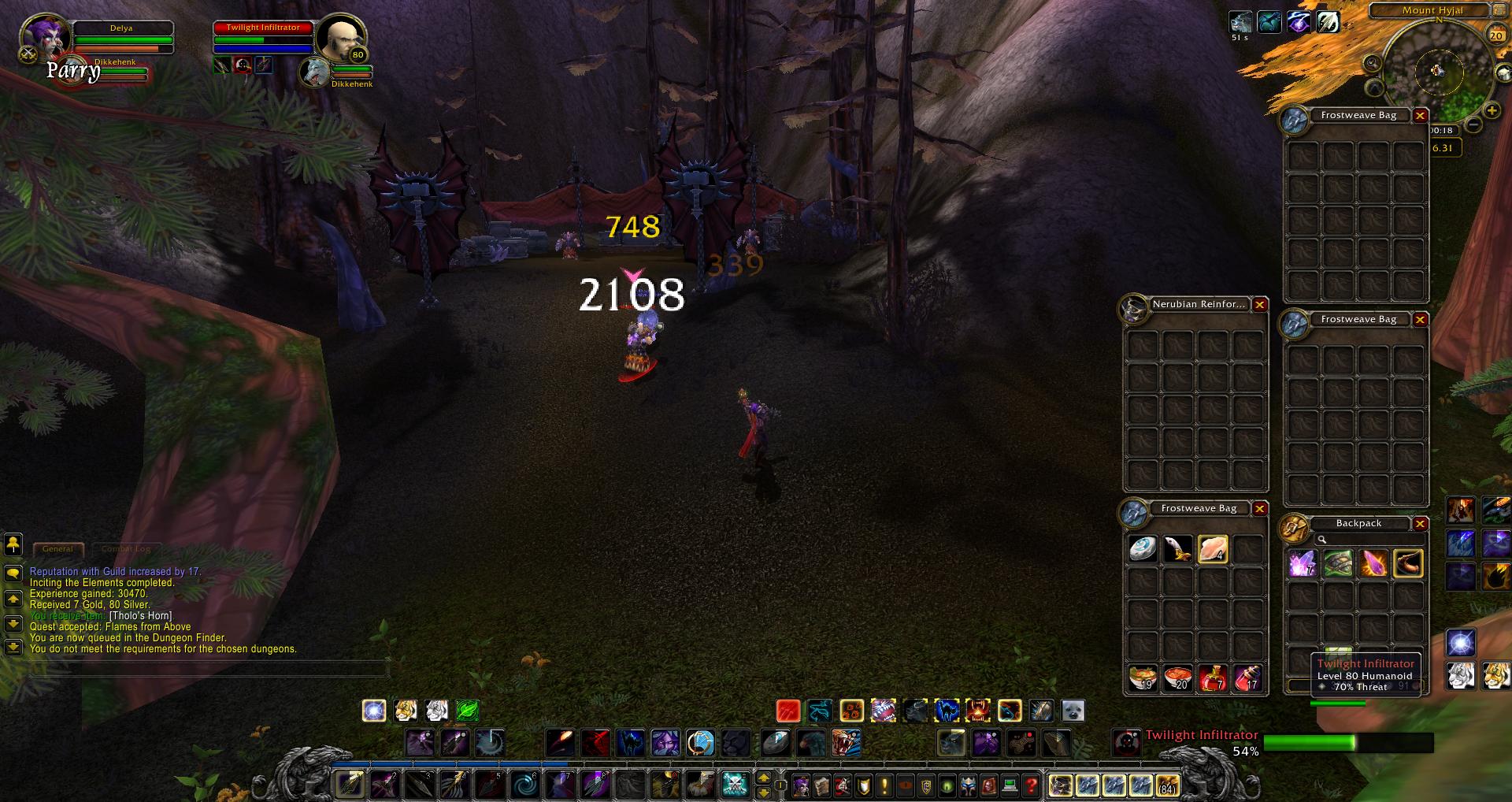Activate the skull and crossbones ability

click(735, 785)
